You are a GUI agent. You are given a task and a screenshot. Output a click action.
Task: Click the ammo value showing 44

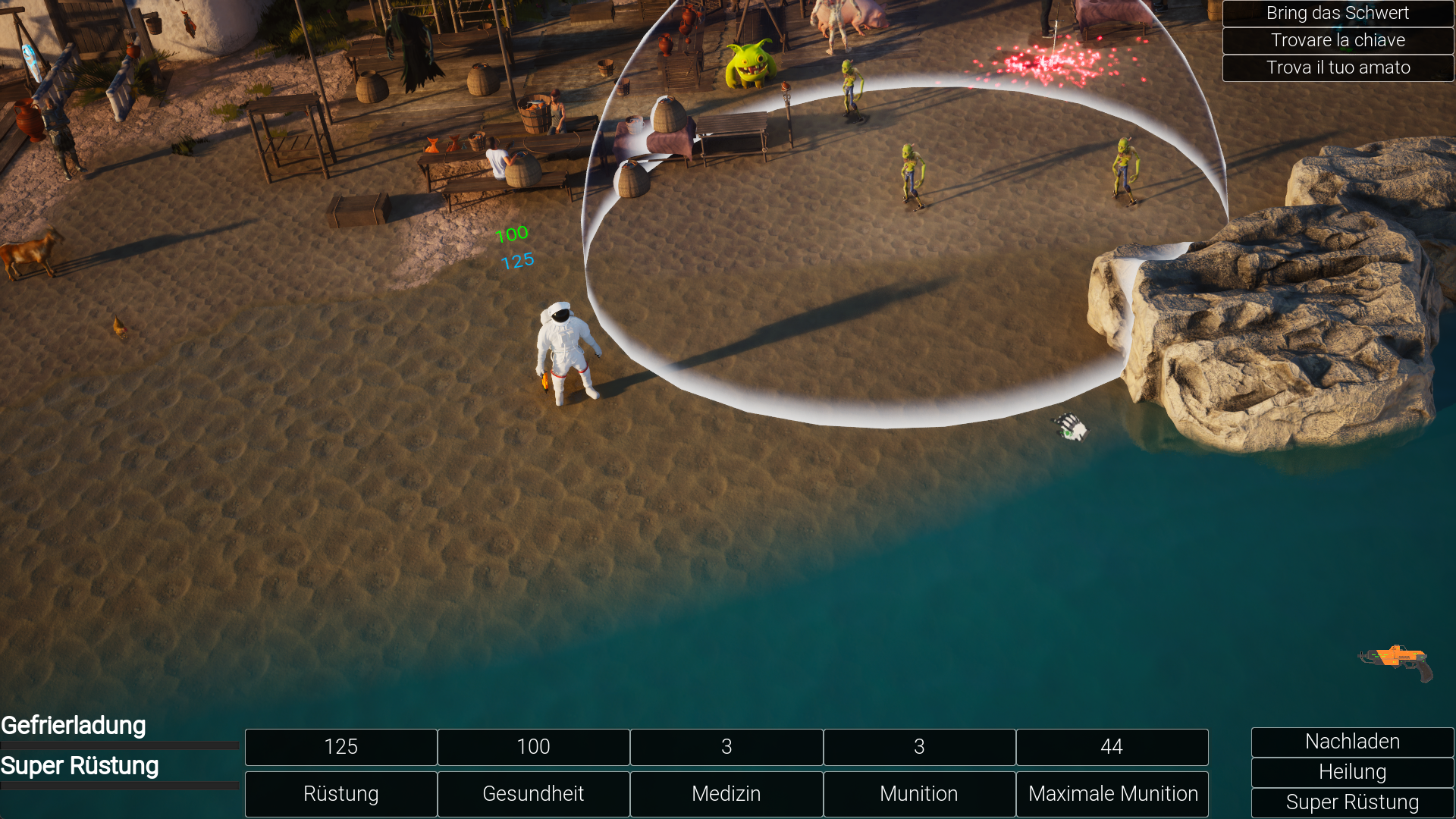1112,747
